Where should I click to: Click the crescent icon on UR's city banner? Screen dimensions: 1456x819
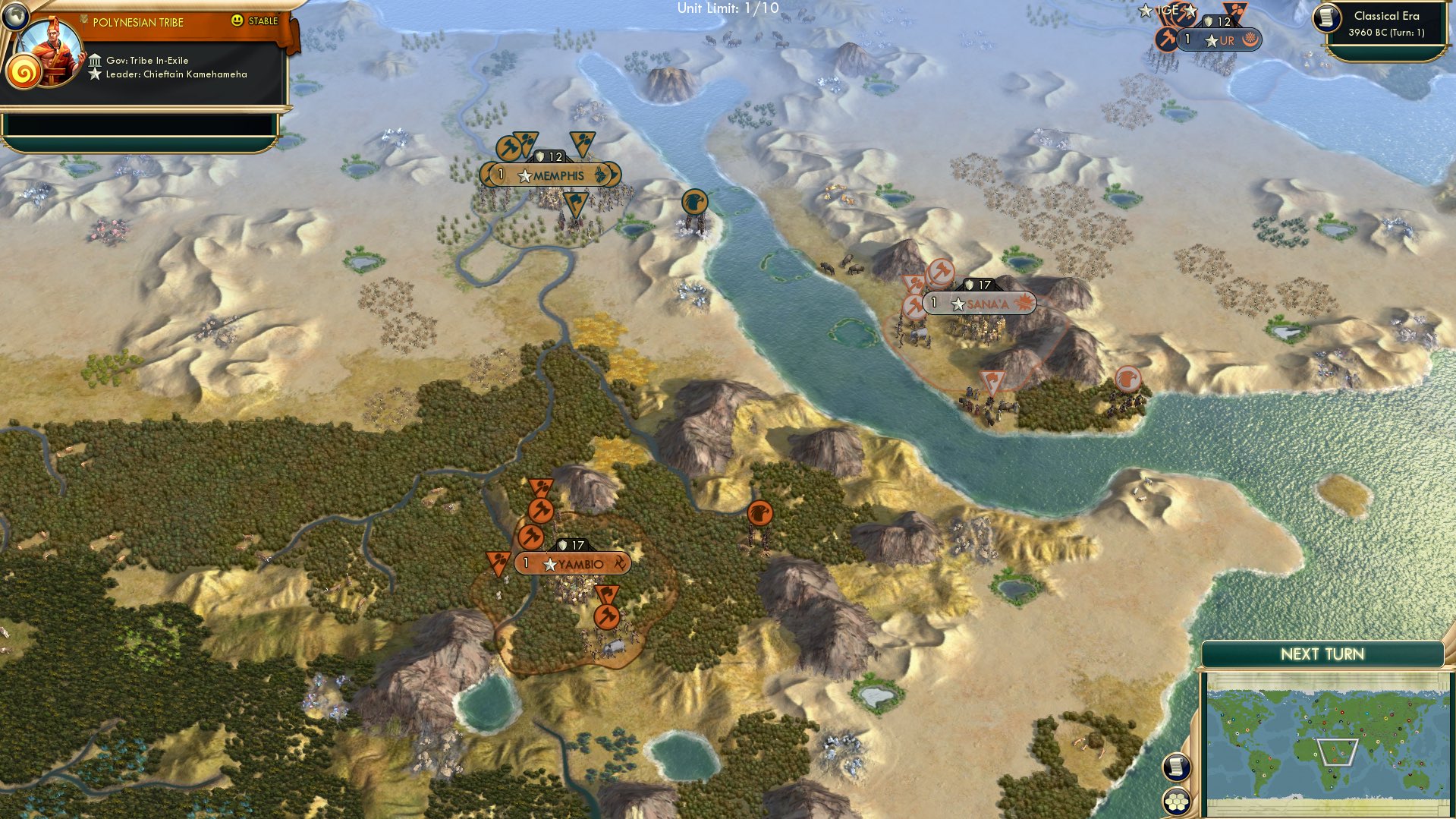tap(1250, 39)
